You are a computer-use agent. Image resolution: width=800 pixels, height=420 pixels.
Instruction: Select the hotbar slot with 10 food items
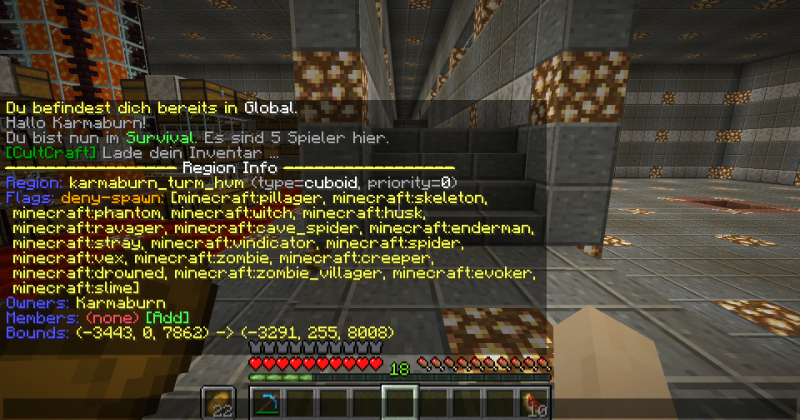pyautogui.click(x=532, y=402)
